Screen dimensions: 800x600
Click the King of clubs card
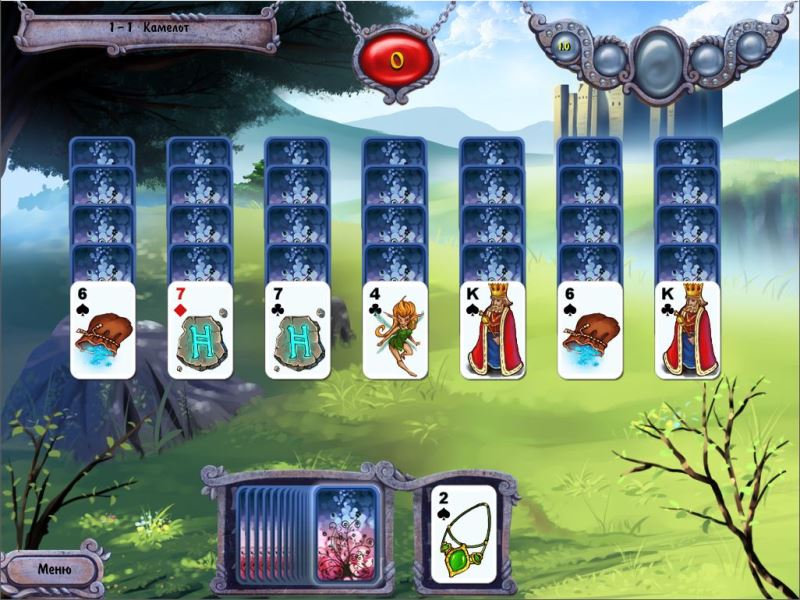tap(688, 330)
